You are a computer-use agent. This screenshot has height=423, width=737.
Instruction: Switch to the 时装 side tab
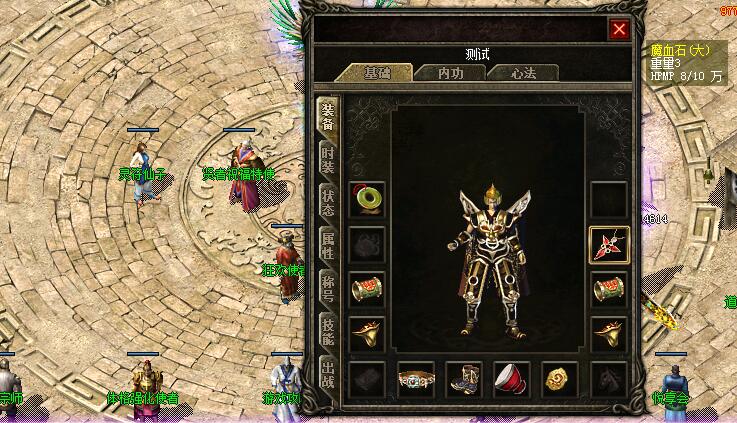click(327, 160)
